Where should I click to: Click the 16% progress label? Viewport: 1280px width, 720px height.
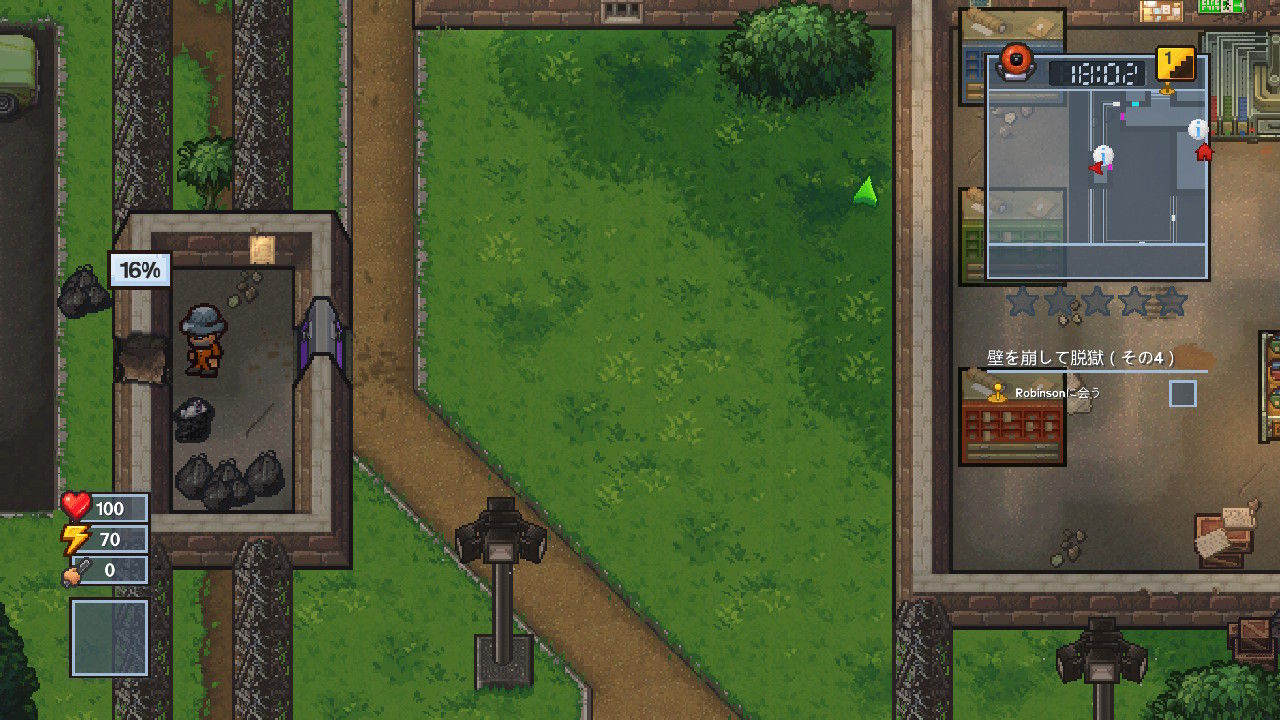click(x=138, y=269)
